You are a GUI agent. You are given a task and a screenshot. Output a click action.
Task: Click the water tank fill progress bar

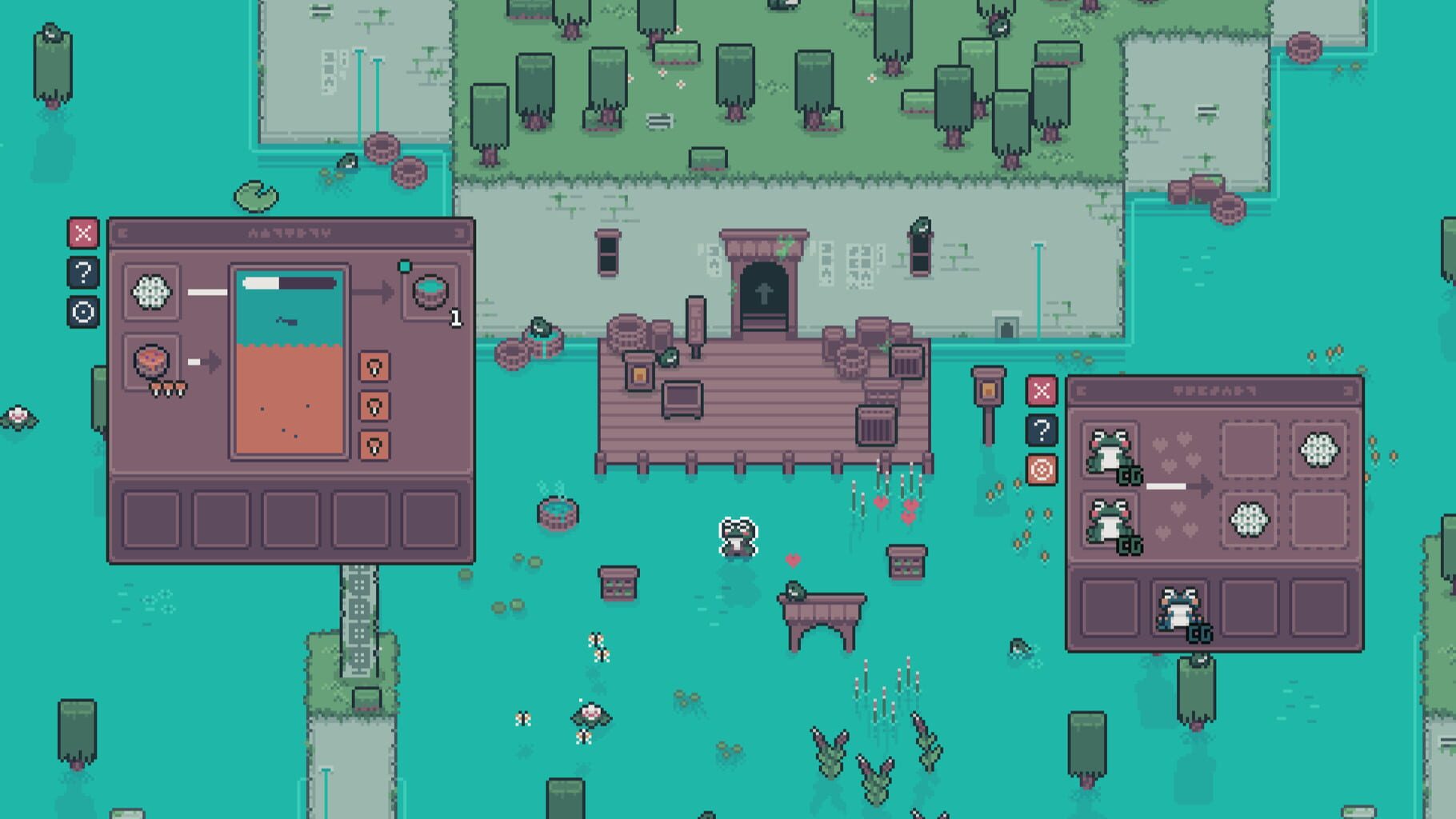[288, 282]
